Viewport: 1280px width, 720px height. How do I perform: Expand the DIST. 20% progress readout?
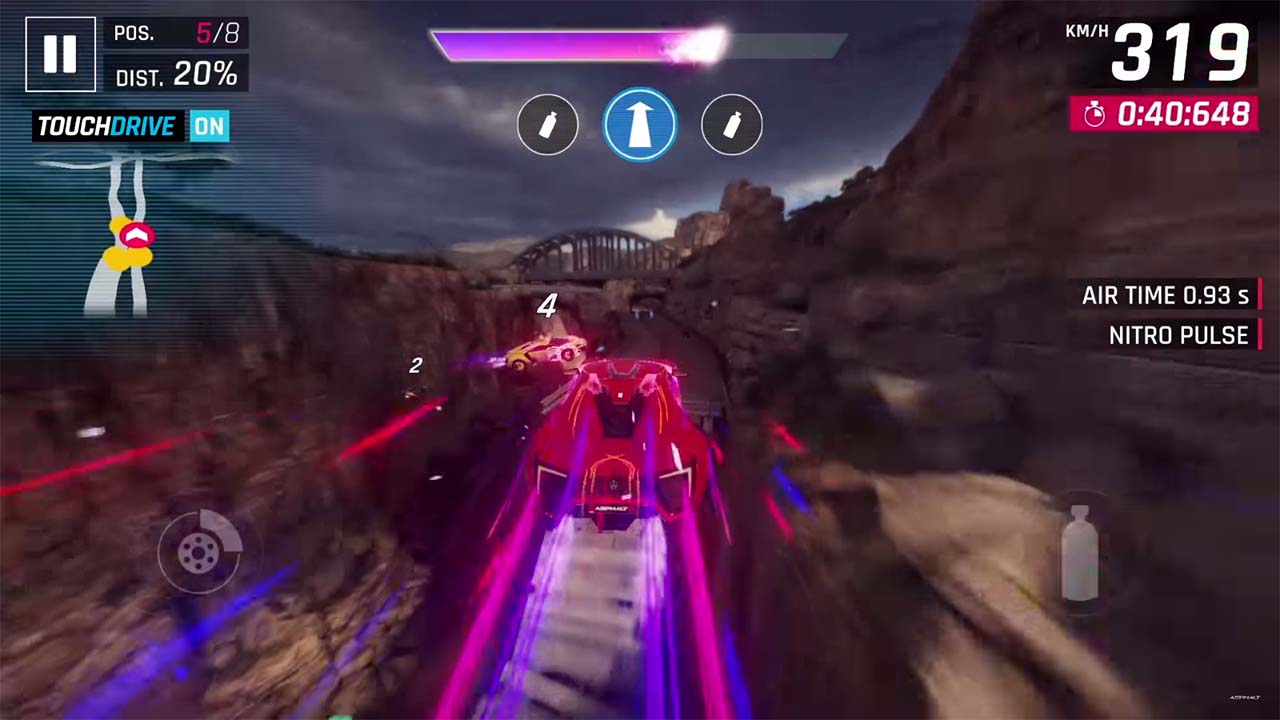(177, 76)
